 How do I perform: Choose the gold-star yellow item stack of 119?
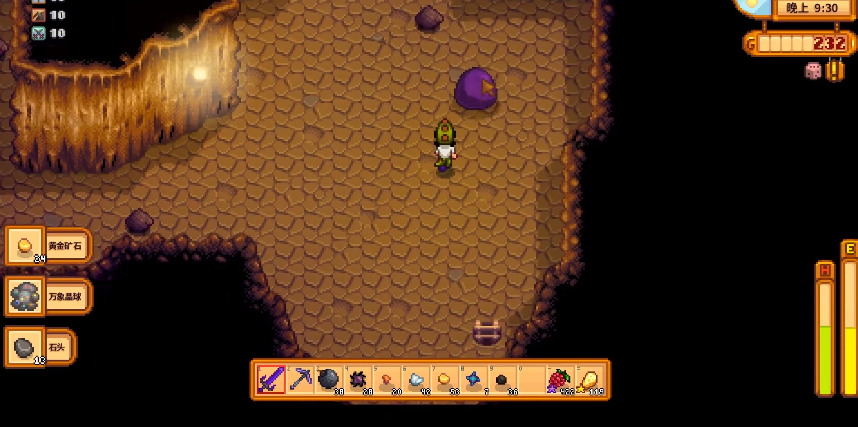(588, 380)
